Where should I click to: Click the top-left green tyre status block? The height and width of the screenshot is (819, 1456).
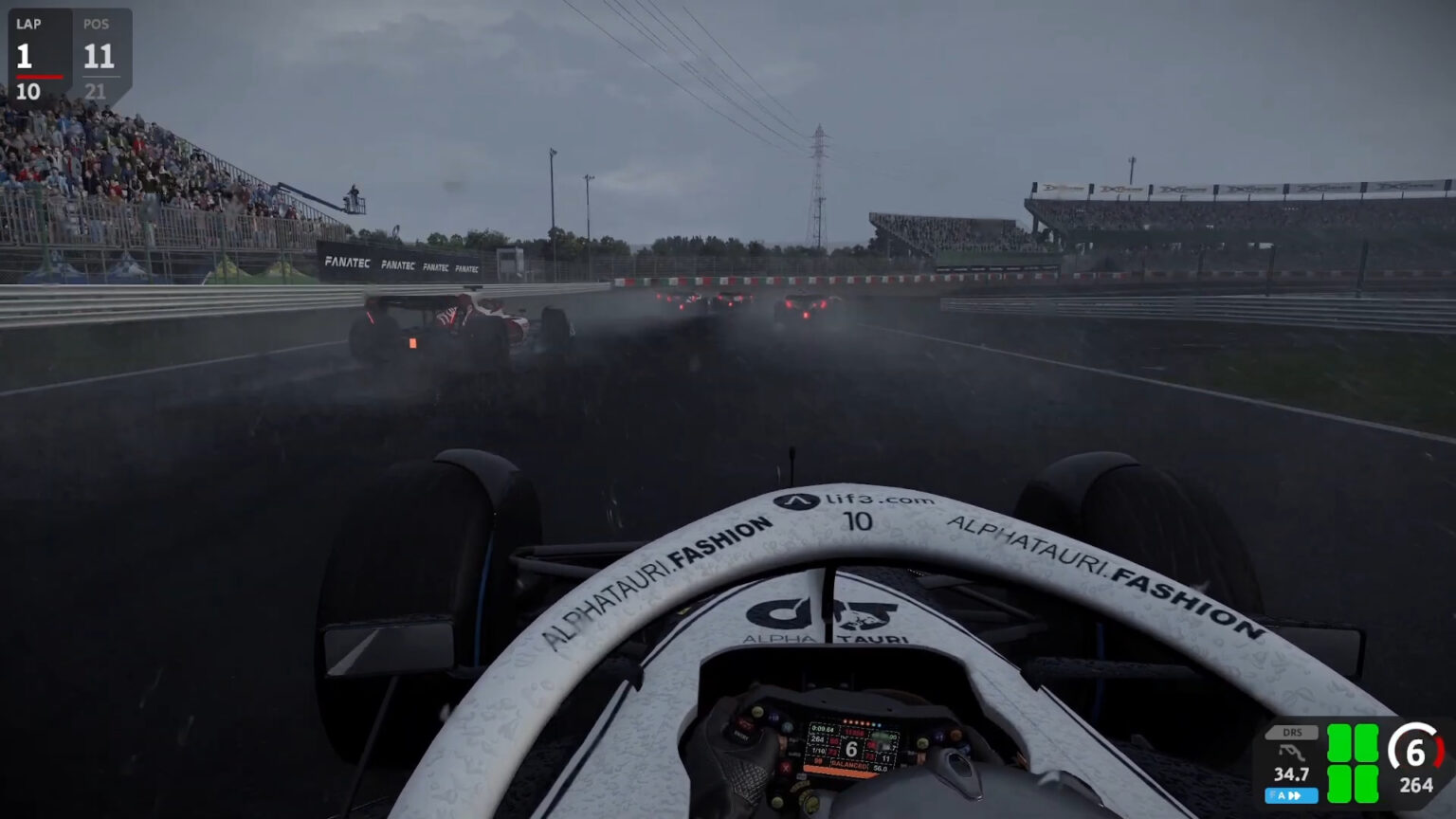pyautogui.click(x=1338, y=741)
